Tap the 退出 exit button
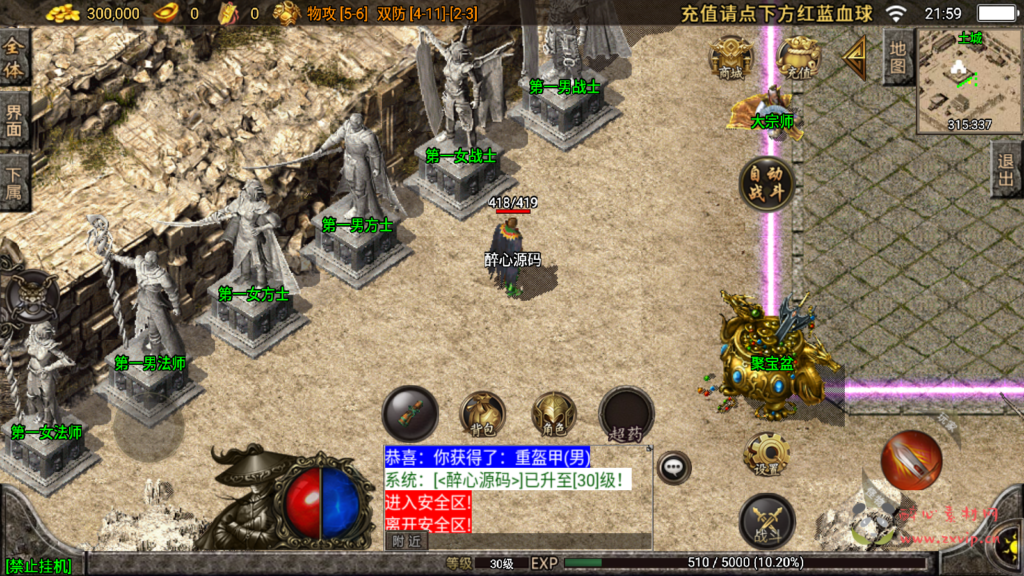 pos(1007,169)
